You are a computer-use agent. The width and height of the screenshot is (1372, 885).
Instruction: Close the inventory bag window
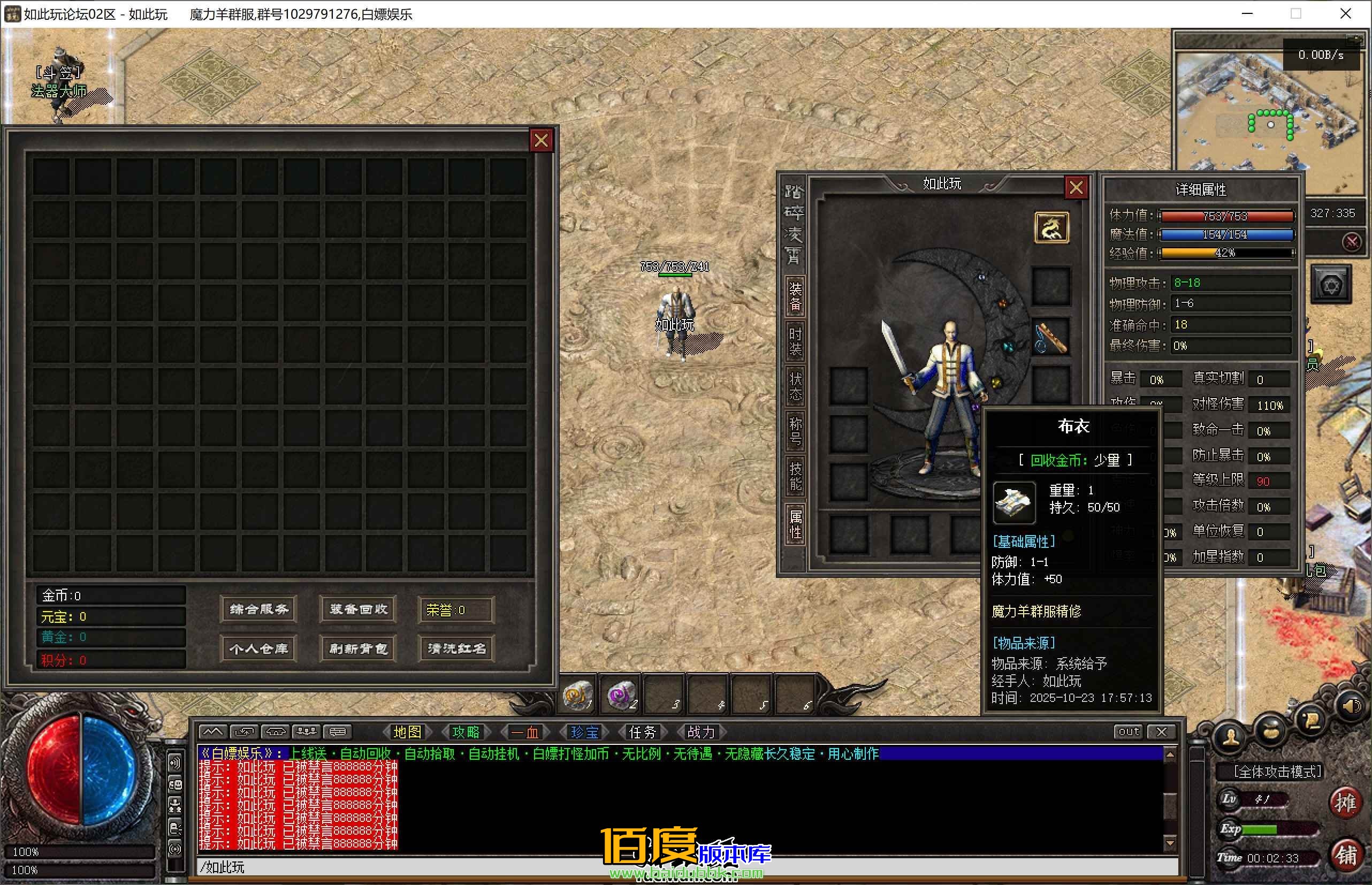[x=540, y=140]
